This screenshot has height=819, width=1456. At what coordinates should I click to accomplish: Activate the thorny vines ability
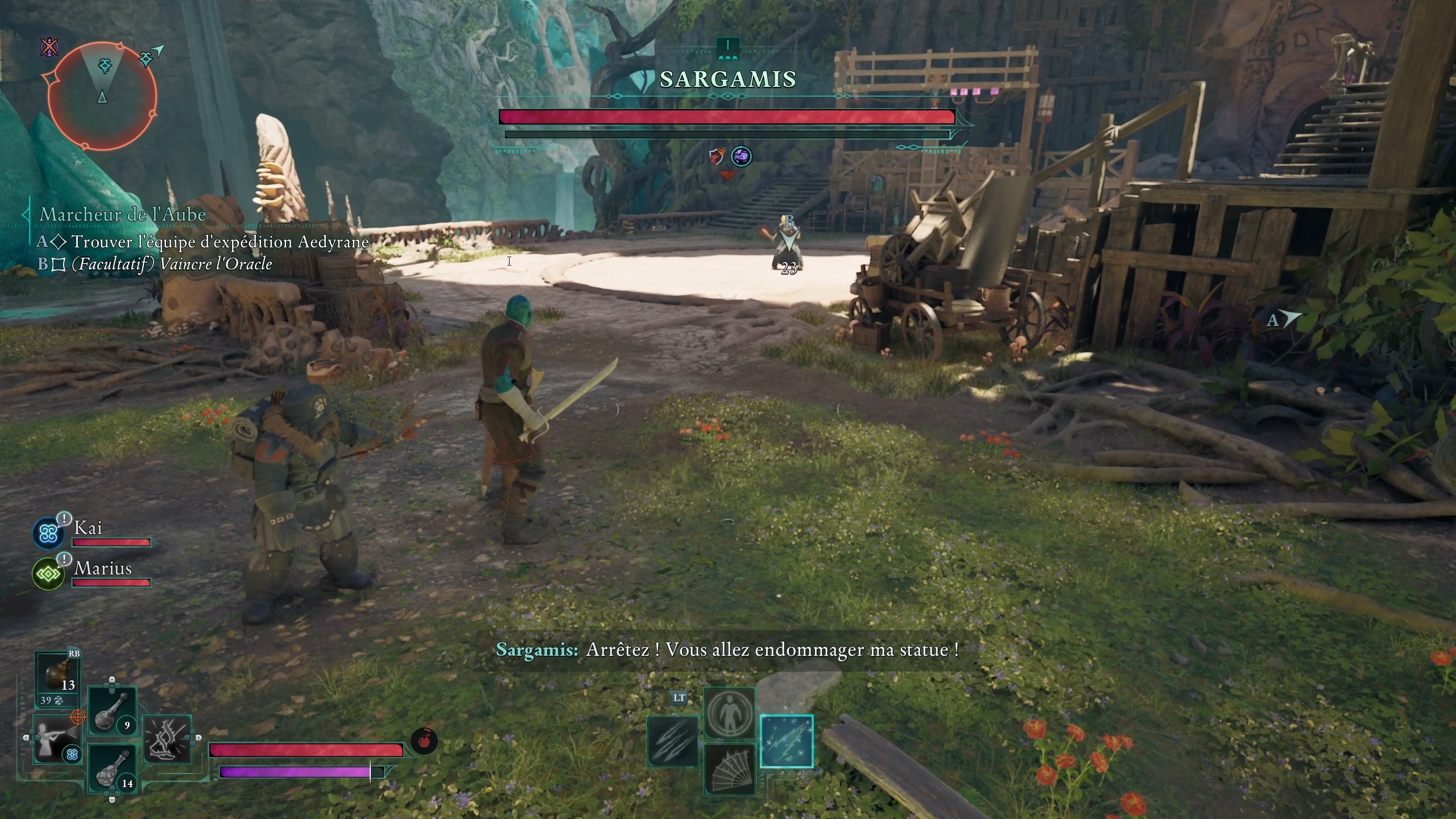click(167, 739)
